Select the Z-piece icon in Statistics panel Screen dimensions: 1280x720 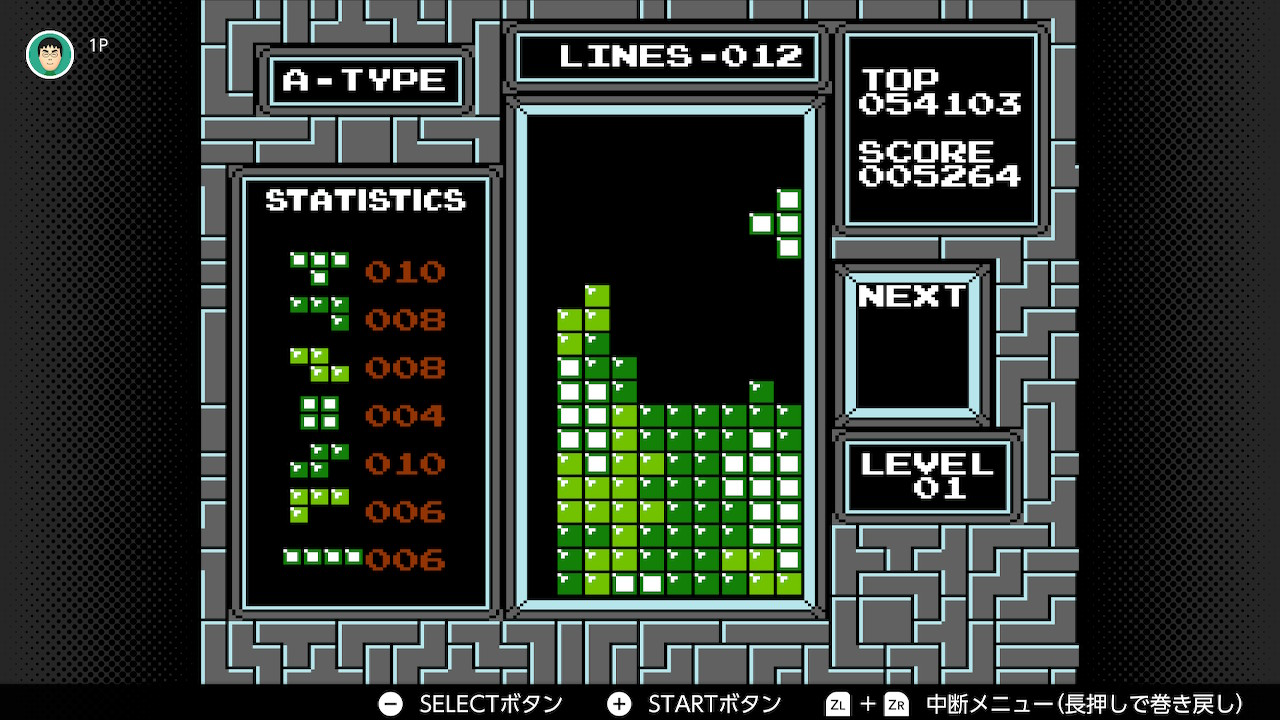click(320, 366)
